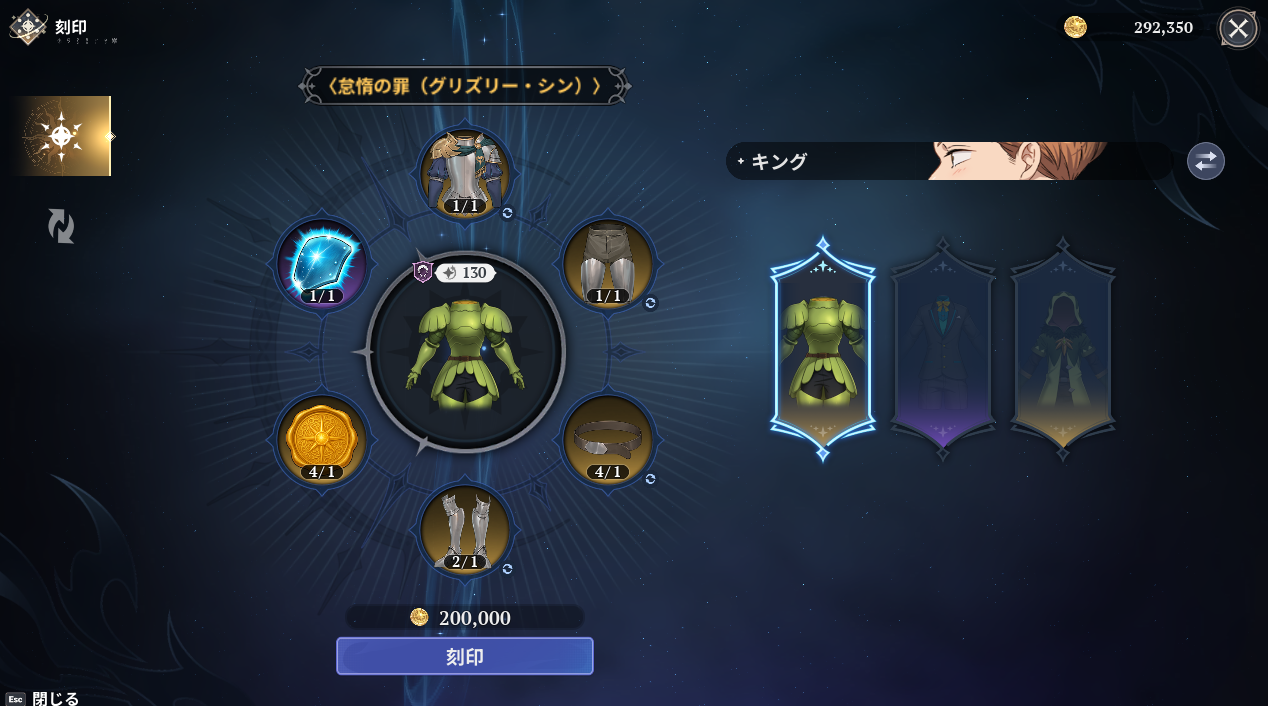Screen dimensions: 1268x706
Task: Open the glowing engraving emblem tab
Action: [62, 136]
